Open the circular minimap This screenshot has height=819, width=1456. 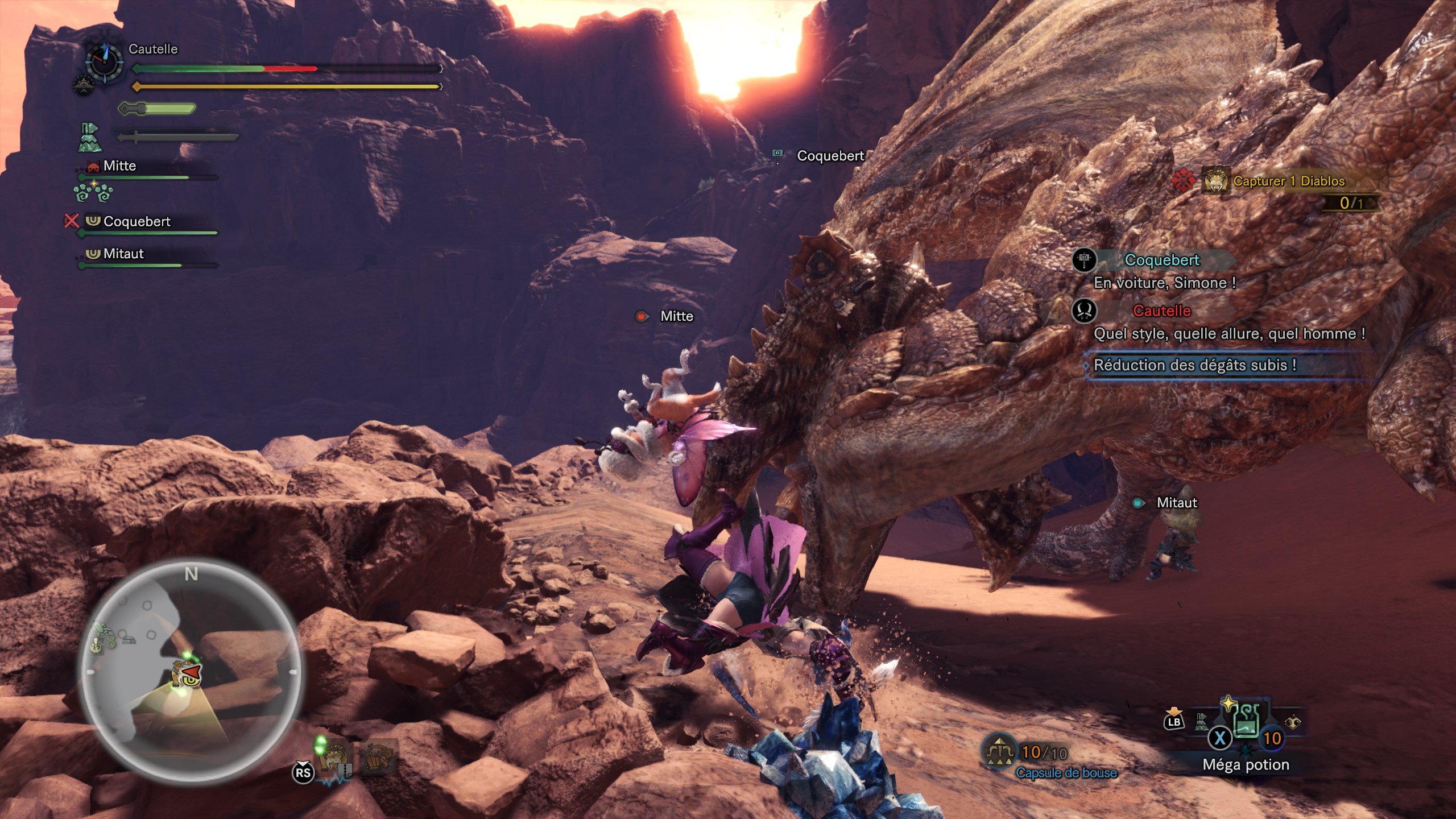point(191,671)
